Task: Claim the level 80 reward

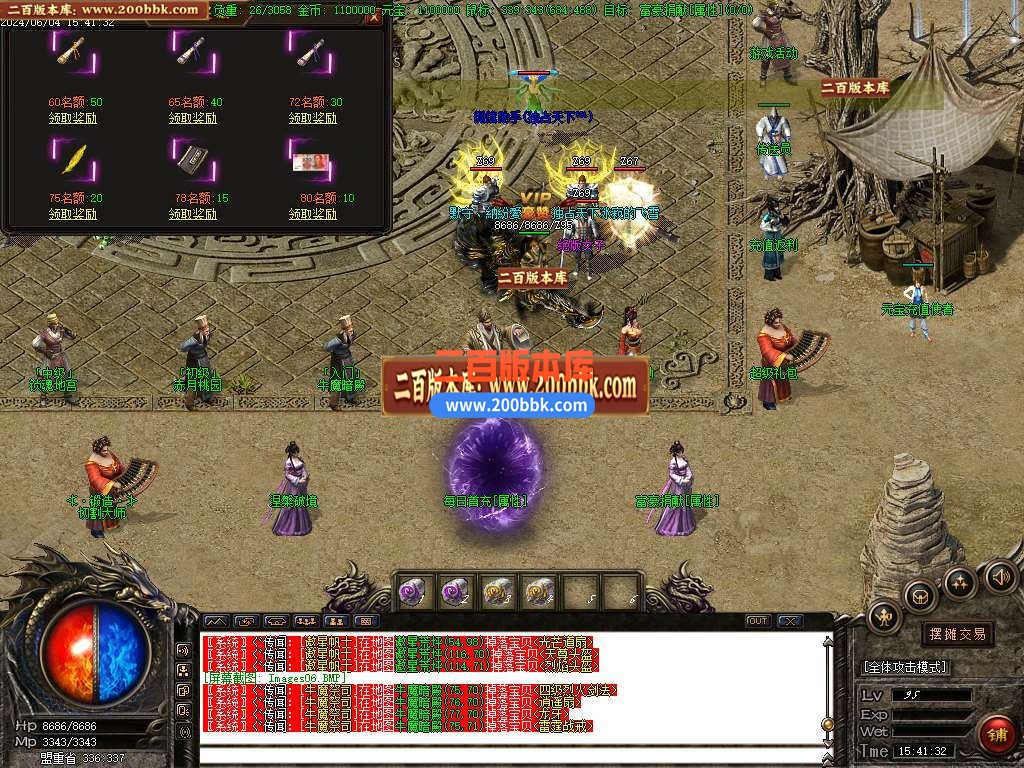Action: [x=313, y=214]
